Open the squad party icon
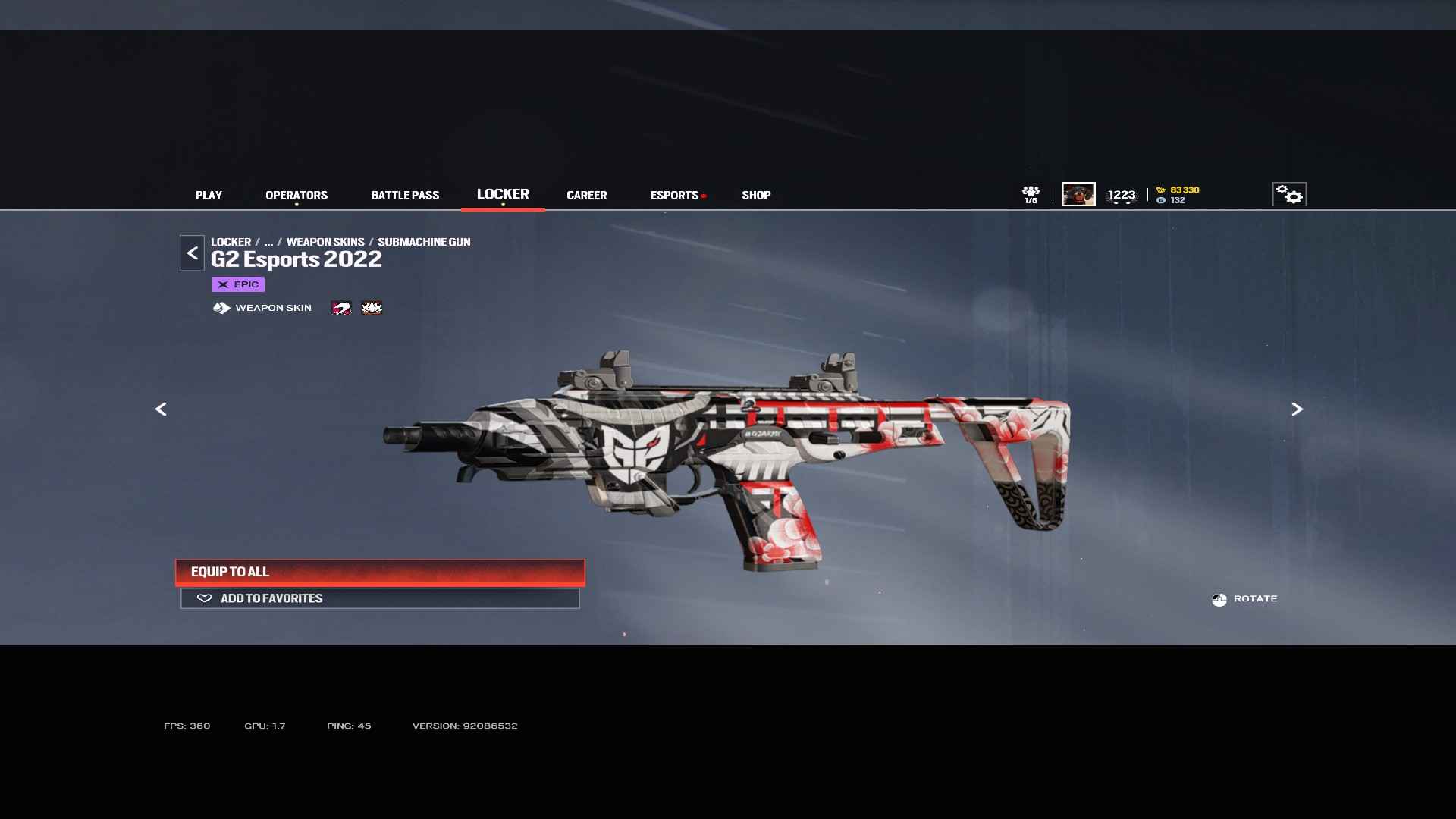Screen dimensions: 1456x819 pyautogui.click(x=1031, y=194)
